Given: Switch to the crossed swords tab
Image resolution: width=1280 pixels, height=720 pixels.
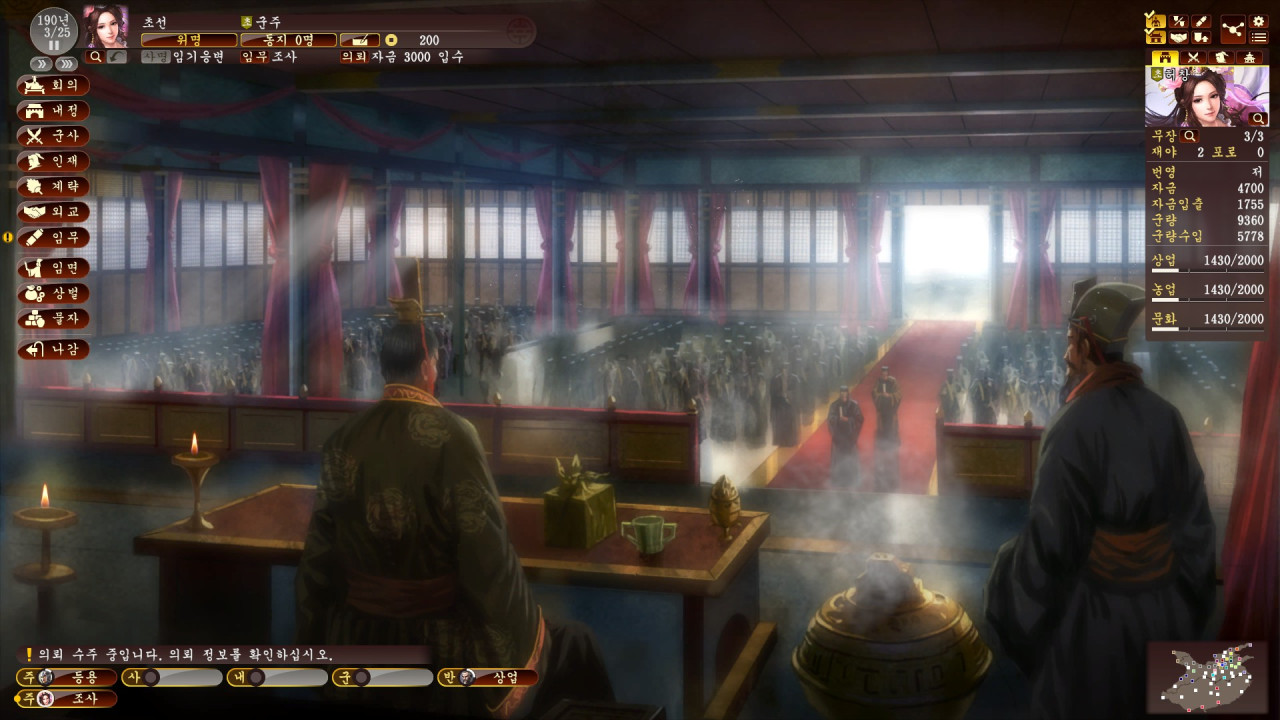Looking at the screenshot, I should click(1192, 58).
